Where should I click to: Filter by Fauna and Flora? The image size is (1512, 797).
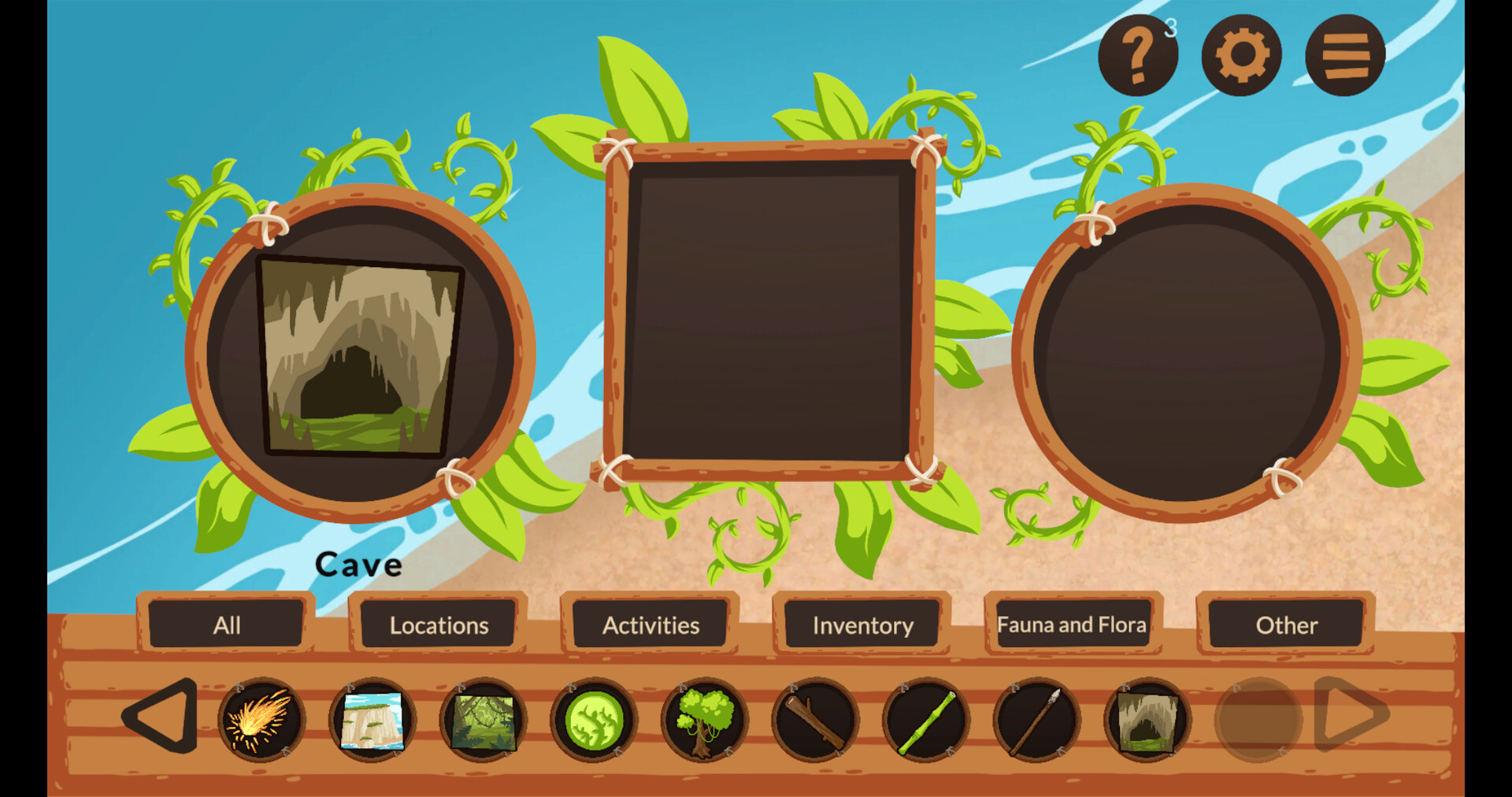point(1072,625)
